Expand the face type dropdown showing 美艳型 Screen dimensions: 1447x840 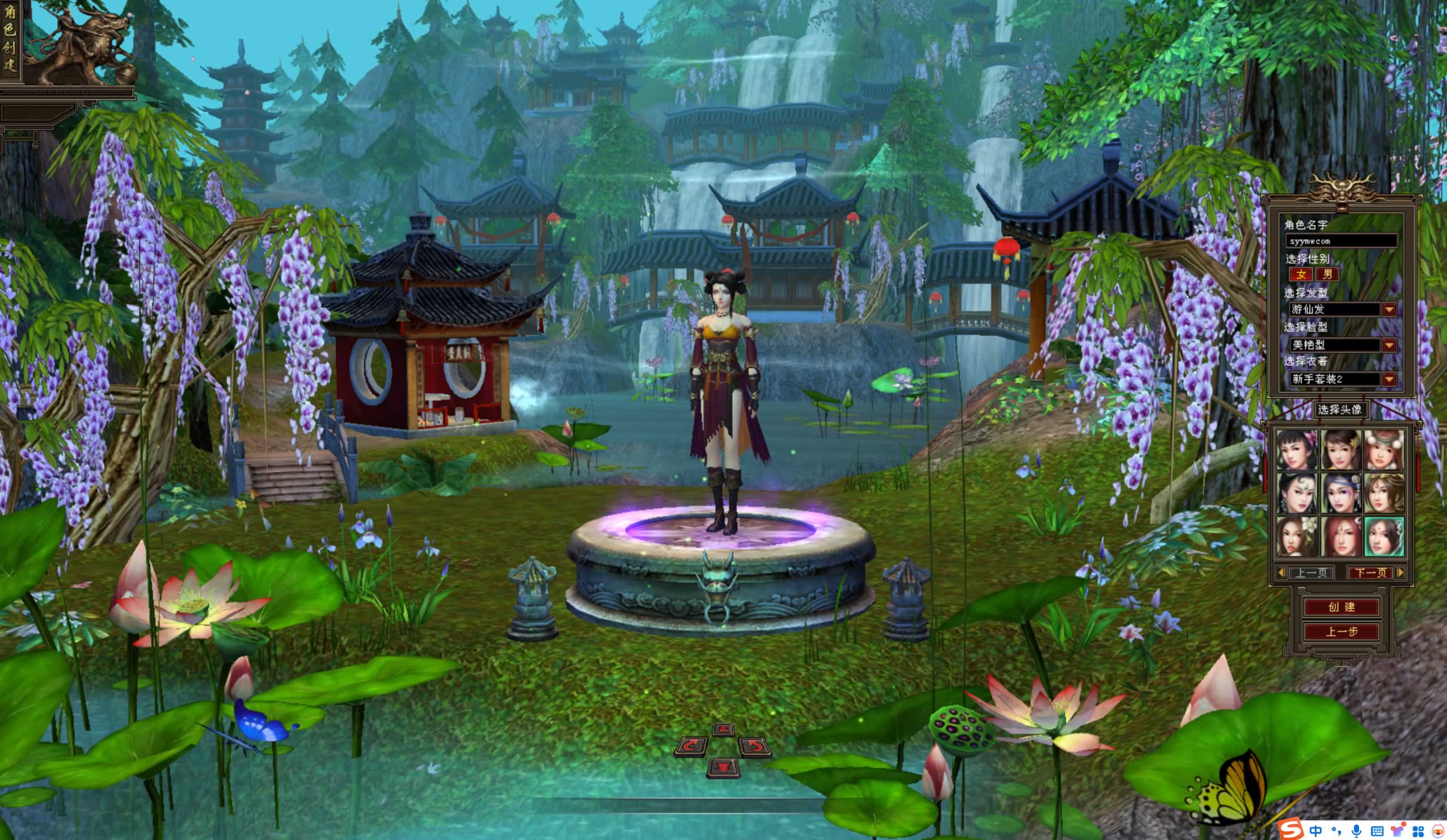coord(1389,345)
